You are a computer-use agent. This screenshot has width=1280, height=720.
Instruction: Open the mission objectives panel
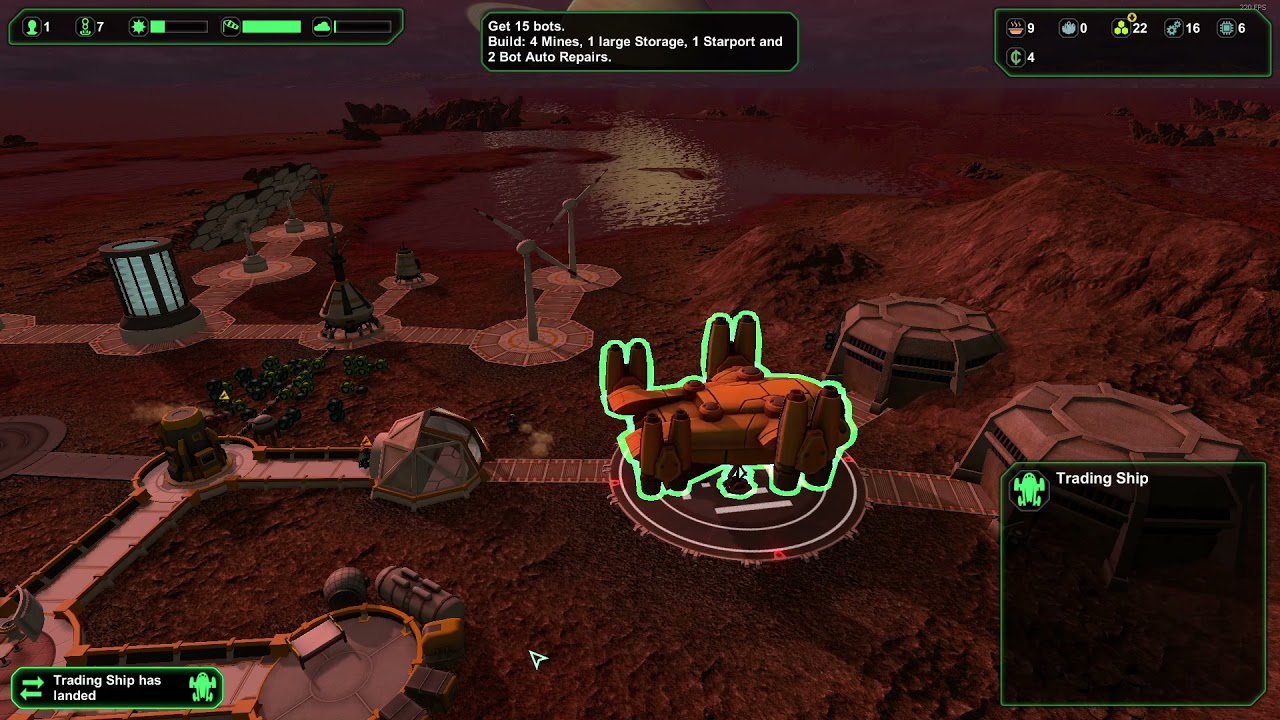tap(638, 42)
